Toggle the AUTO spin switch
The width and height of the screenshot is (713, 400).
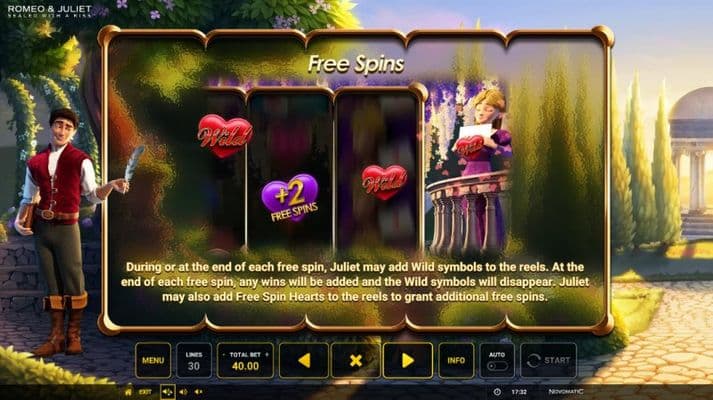(x=495, y=365)
